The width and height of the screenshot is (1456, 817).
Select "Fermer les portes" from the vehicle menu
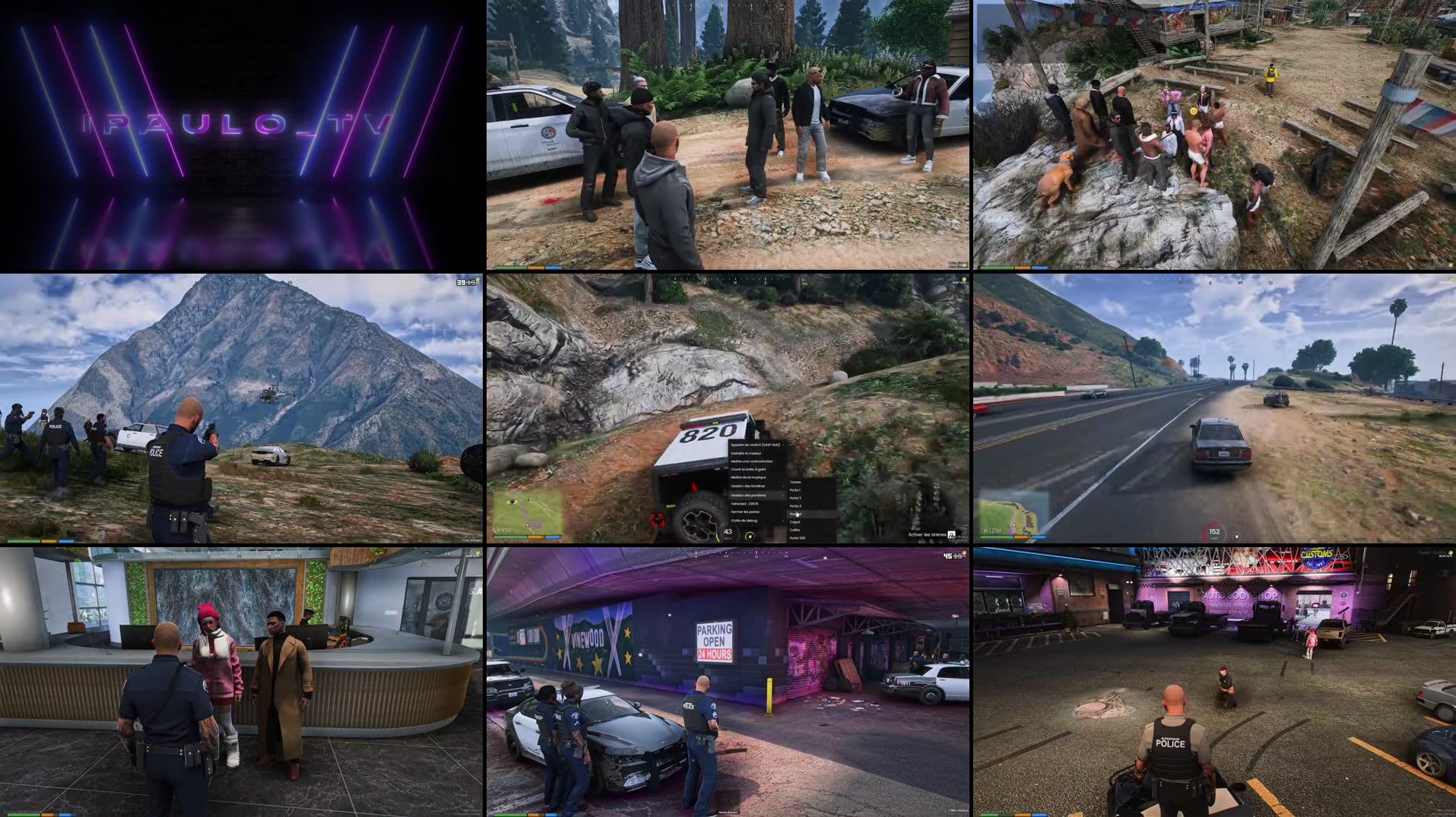click(745, 512)
